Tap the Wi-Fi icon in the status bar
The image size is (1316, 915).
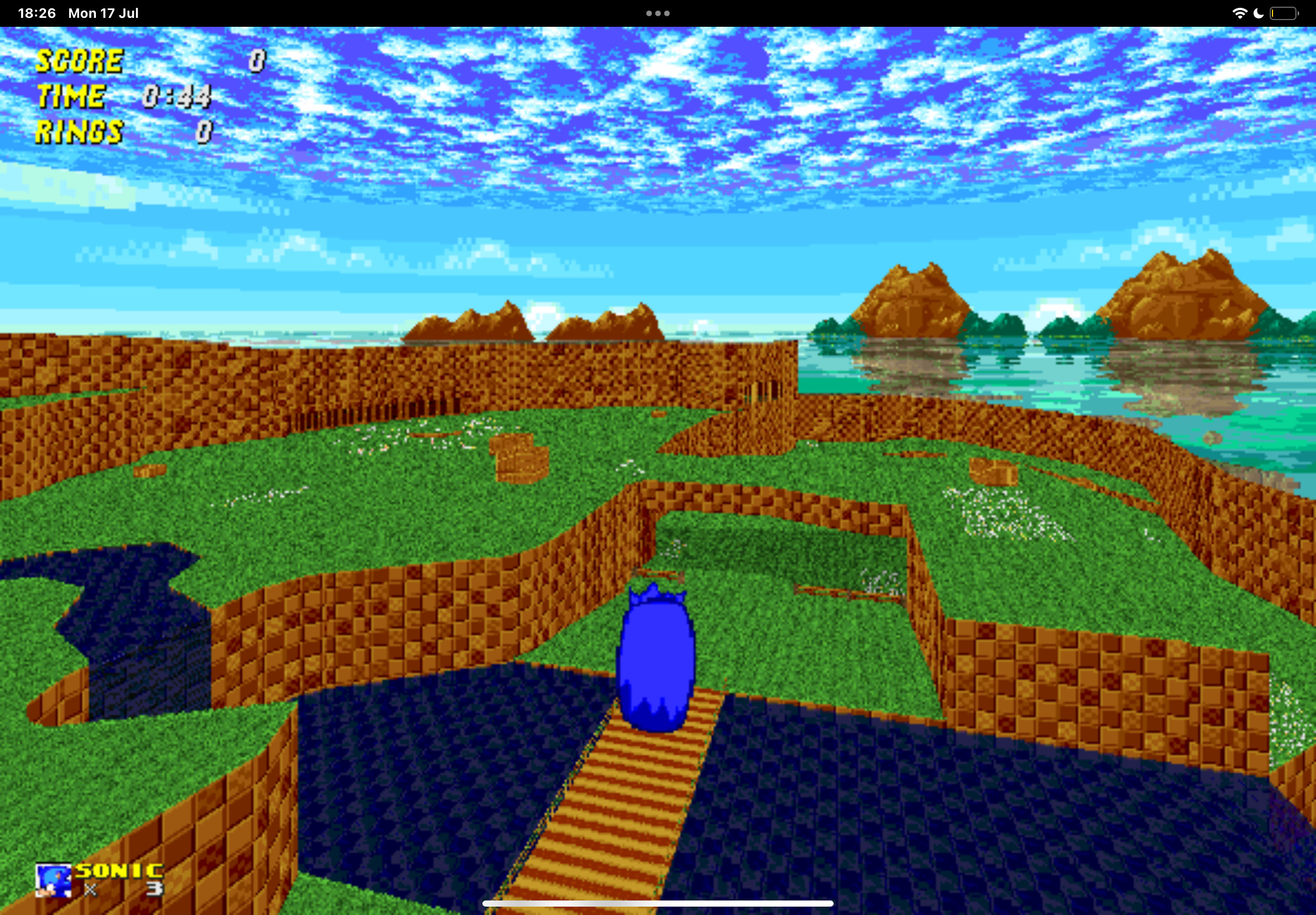1240,13
